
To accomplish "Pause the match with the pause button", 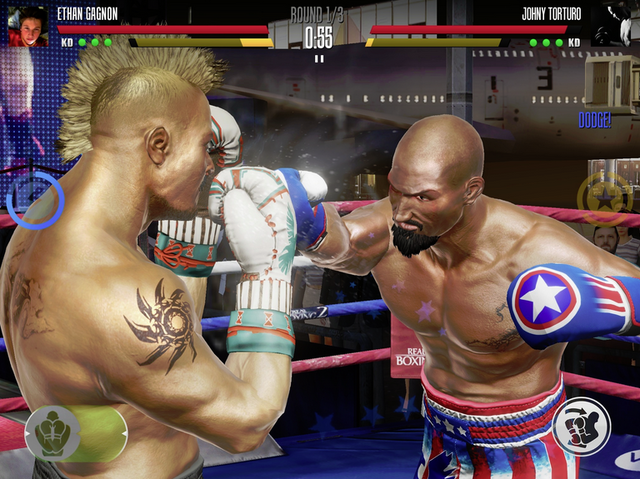I will tap(319, 58).
